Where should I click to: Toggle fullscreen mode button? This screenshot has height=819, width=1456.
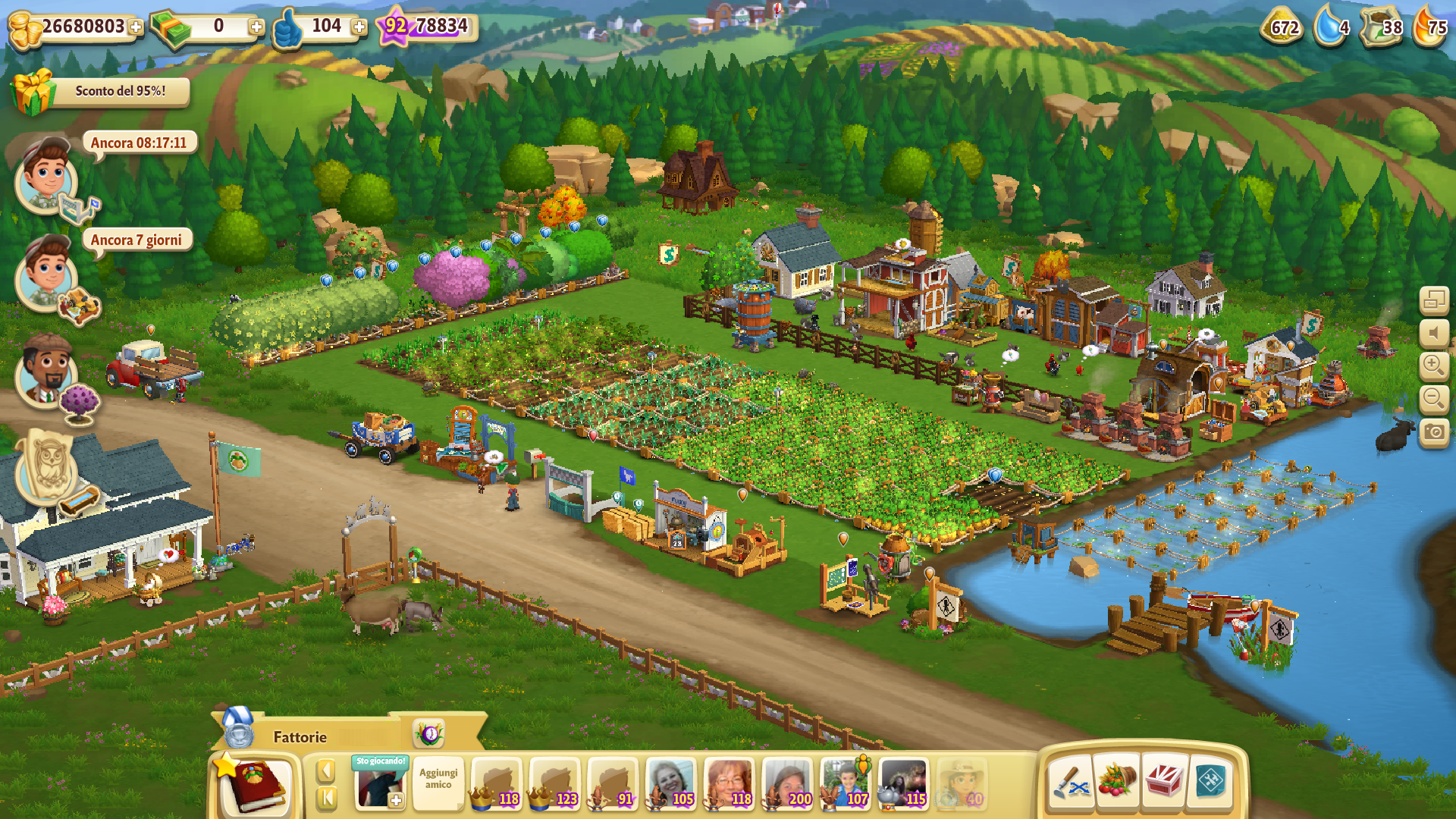click(x=1433, y=300)
